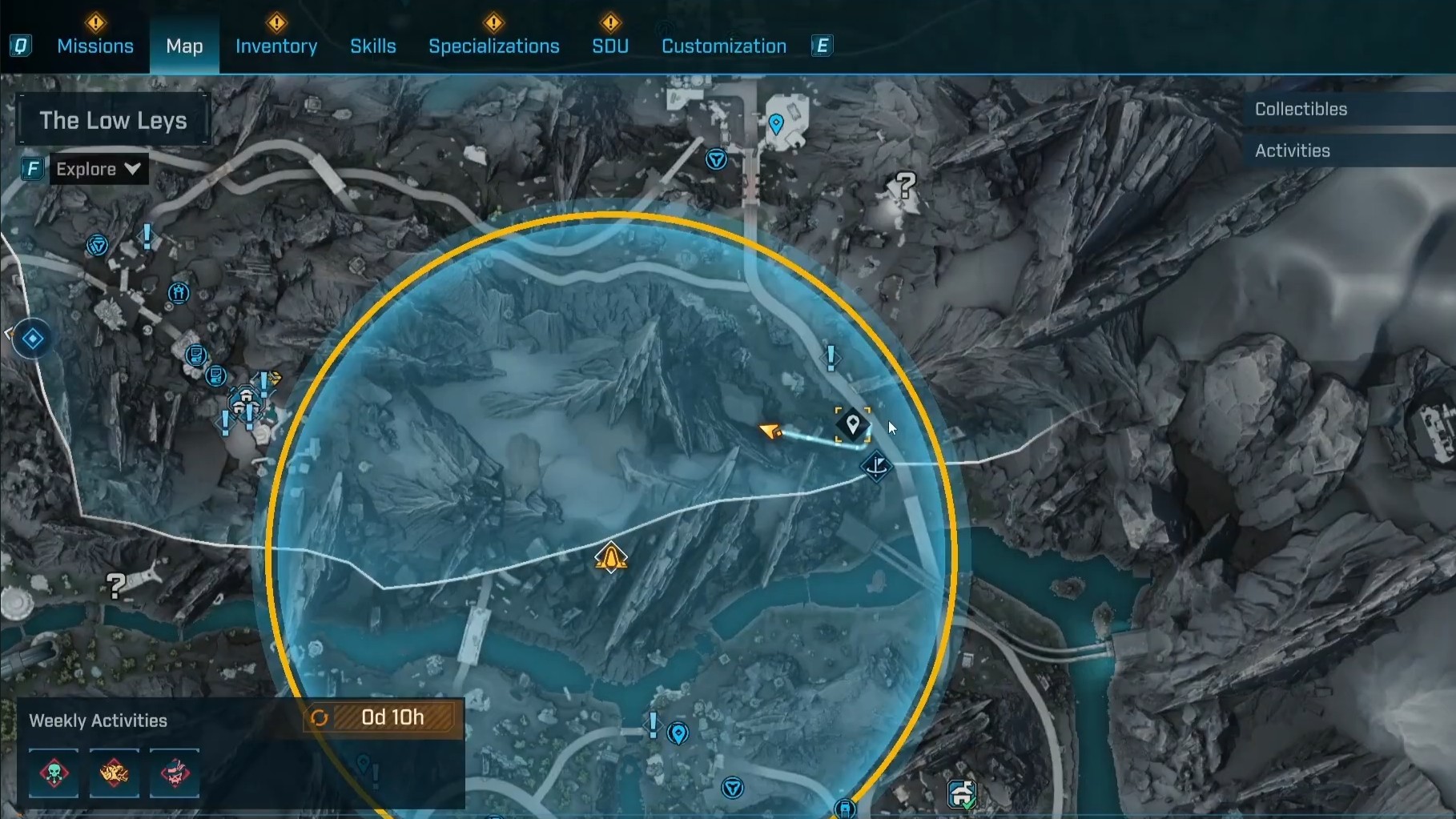
Task: Open the Inventory tab
Action: [x=276, y=46]
